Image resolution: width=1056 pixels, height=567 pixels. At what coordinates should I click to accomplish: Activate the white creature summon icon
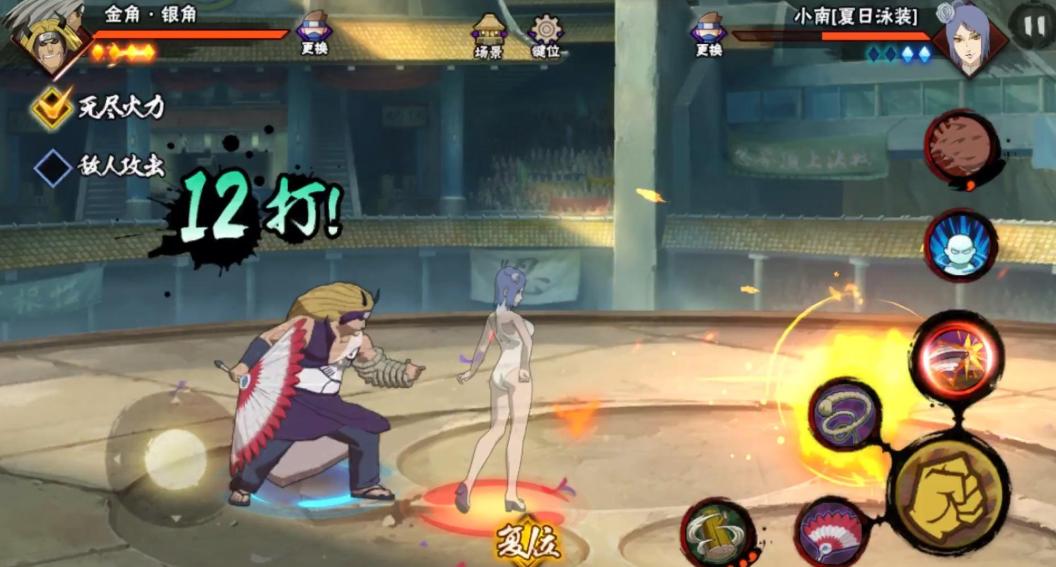(x=960, y=246)
